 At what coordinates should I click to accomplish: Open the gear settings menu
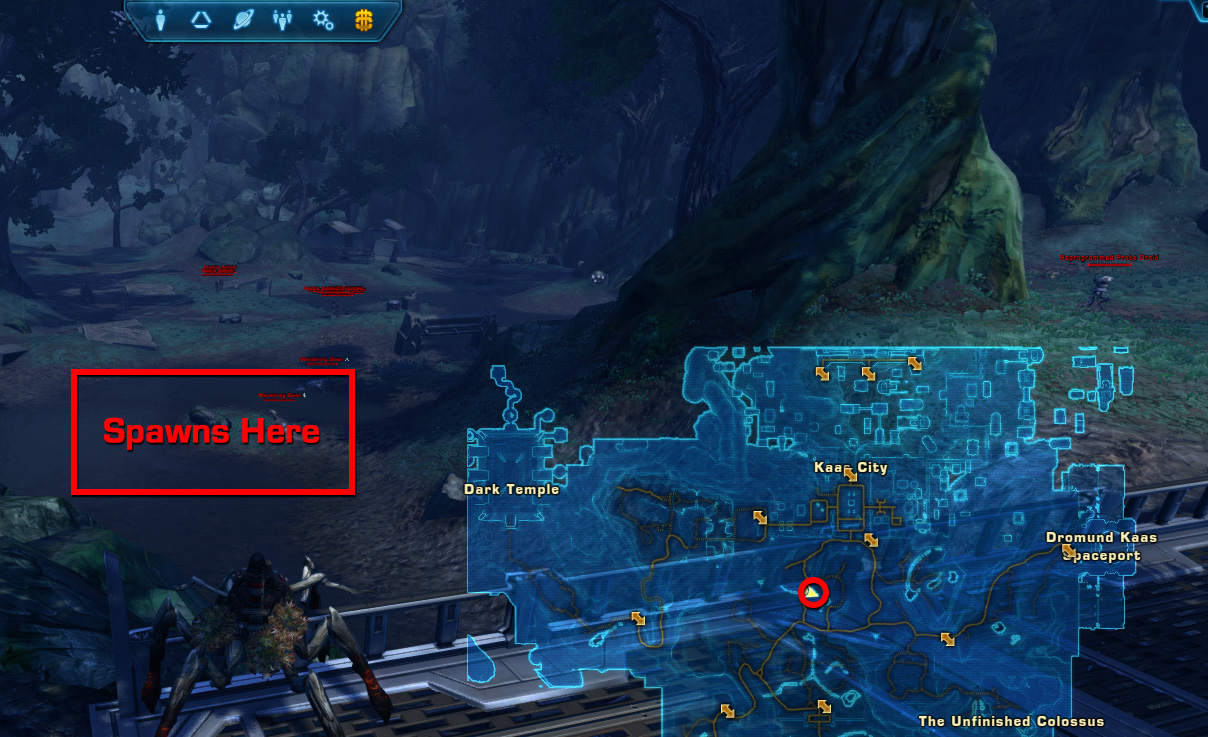322,19
